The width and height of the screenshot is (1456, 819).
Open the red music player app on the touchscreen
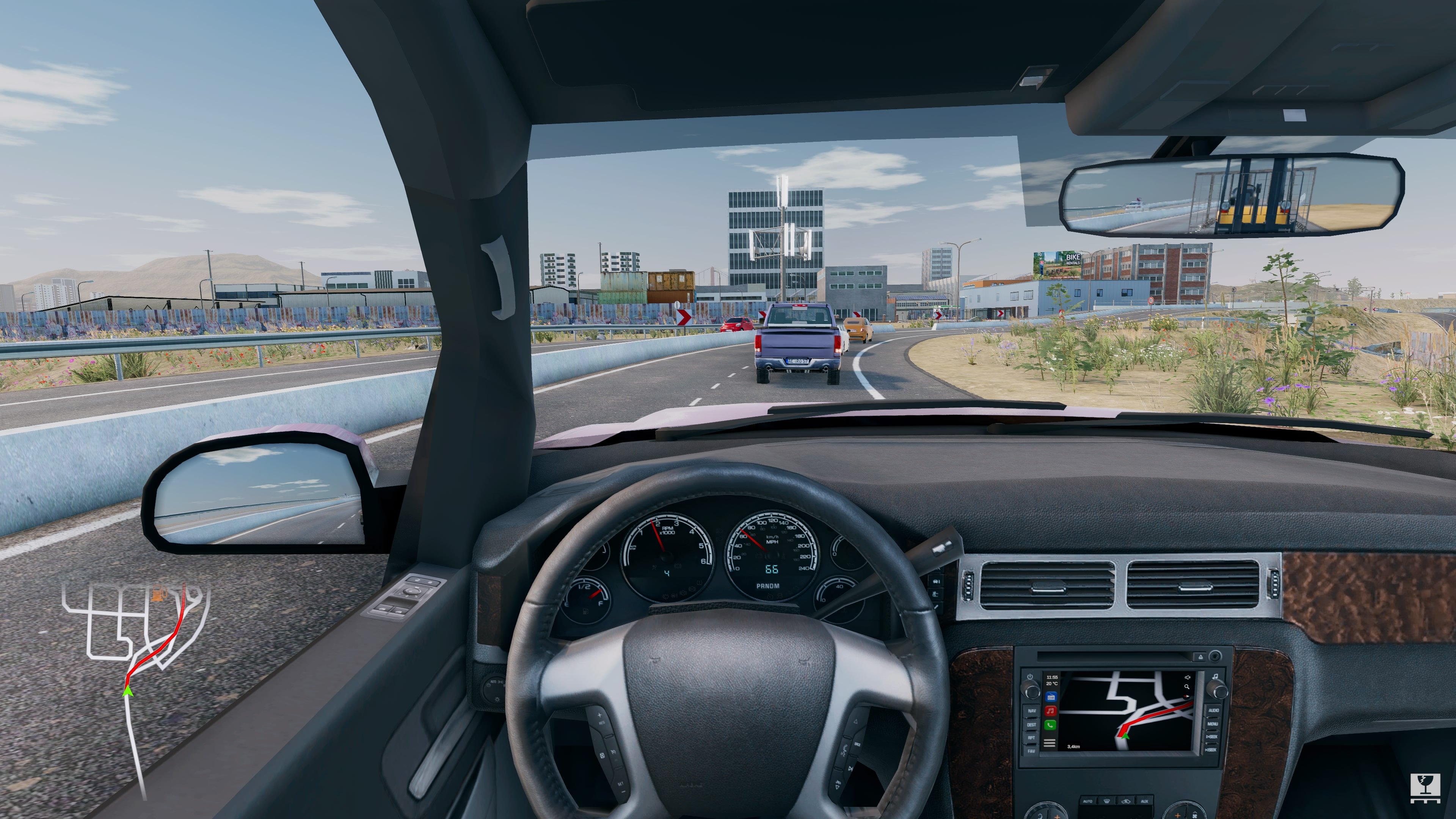[1051, 712]
